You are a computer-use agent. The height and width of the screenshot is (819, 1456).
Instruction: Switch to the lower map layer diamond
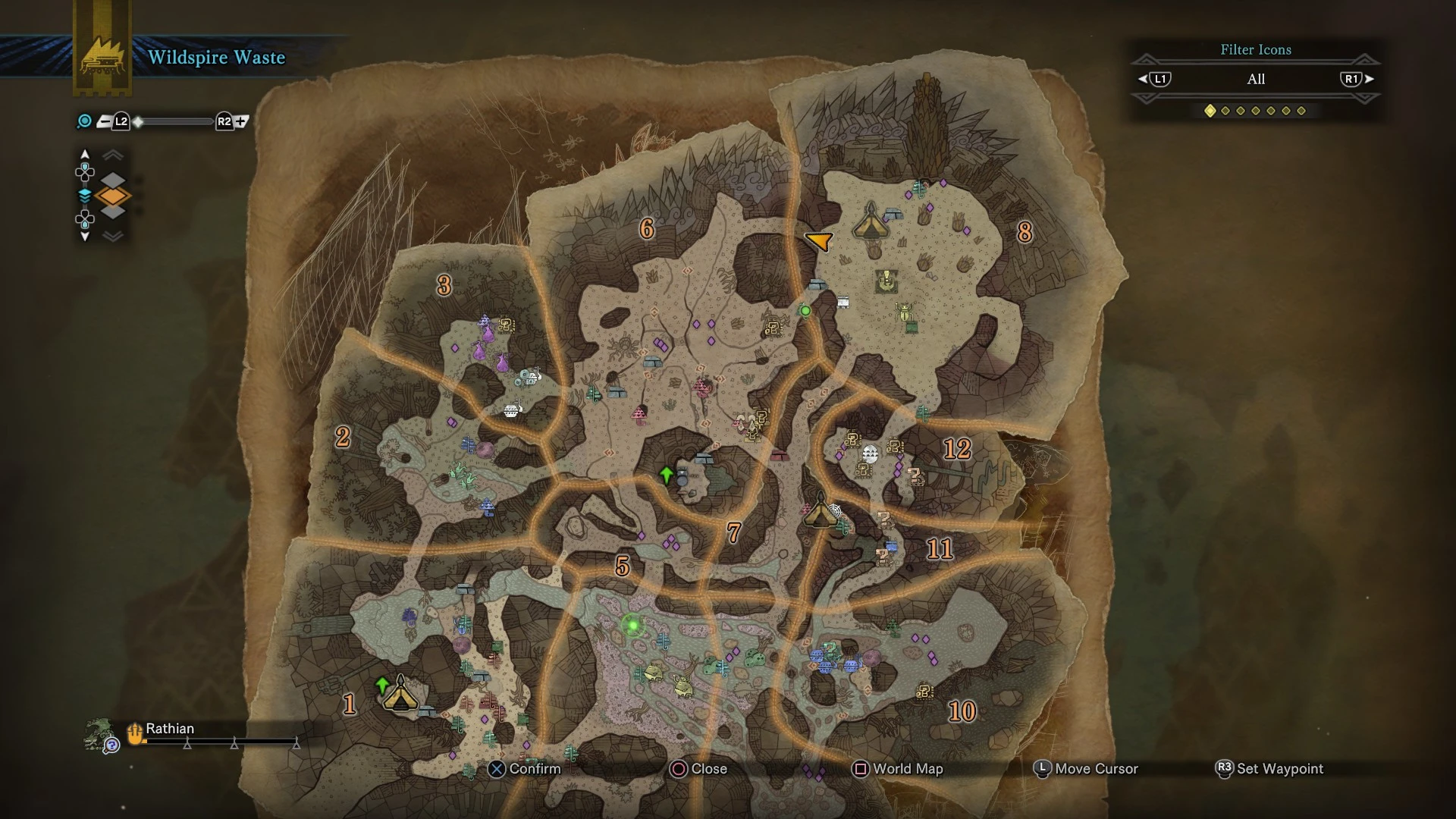point(113,212)
